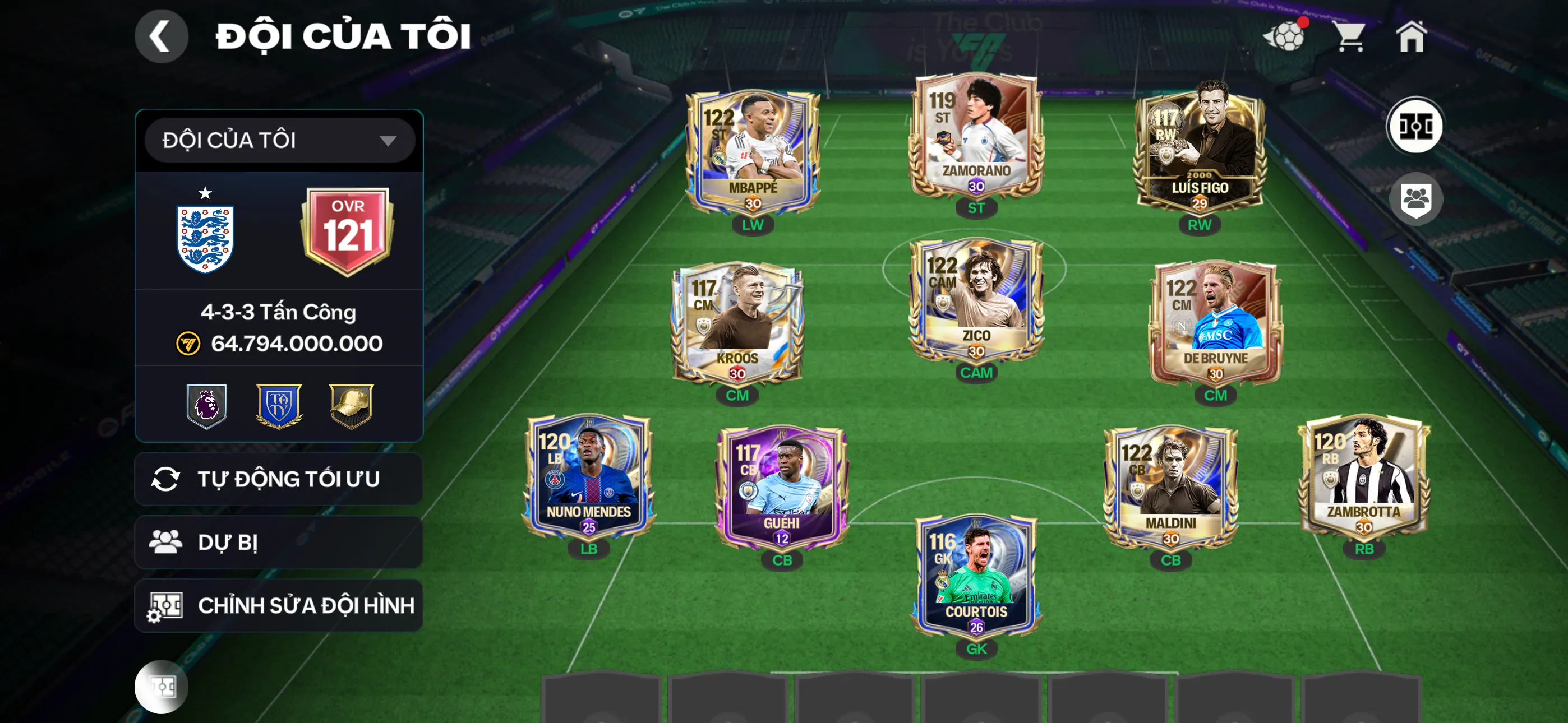1568x723 pixels.
Task: Open the ĐỘI CỦA TÔI squad dropdown
Action: click(279, 141)
